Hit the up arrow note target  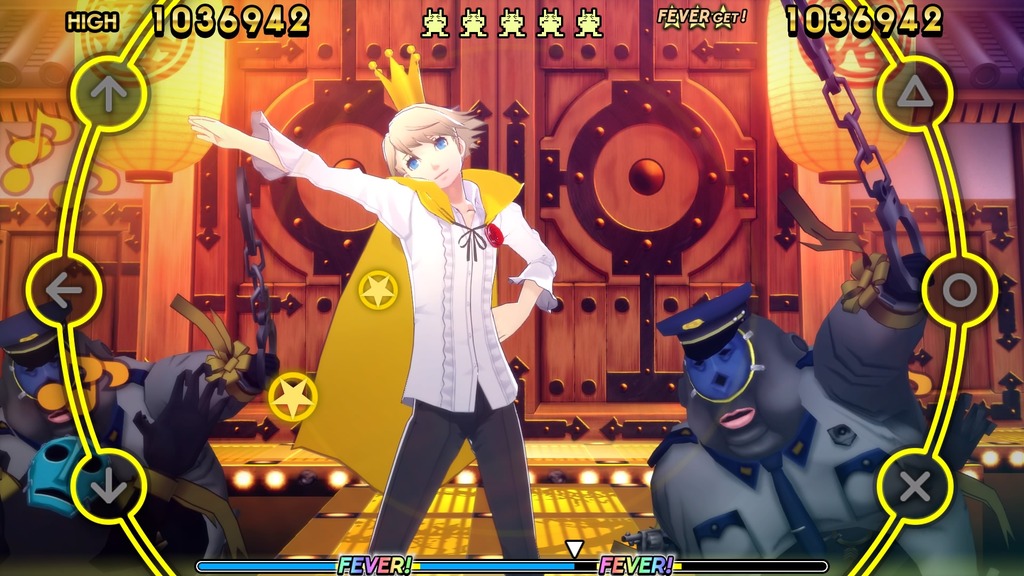point(109,93)
